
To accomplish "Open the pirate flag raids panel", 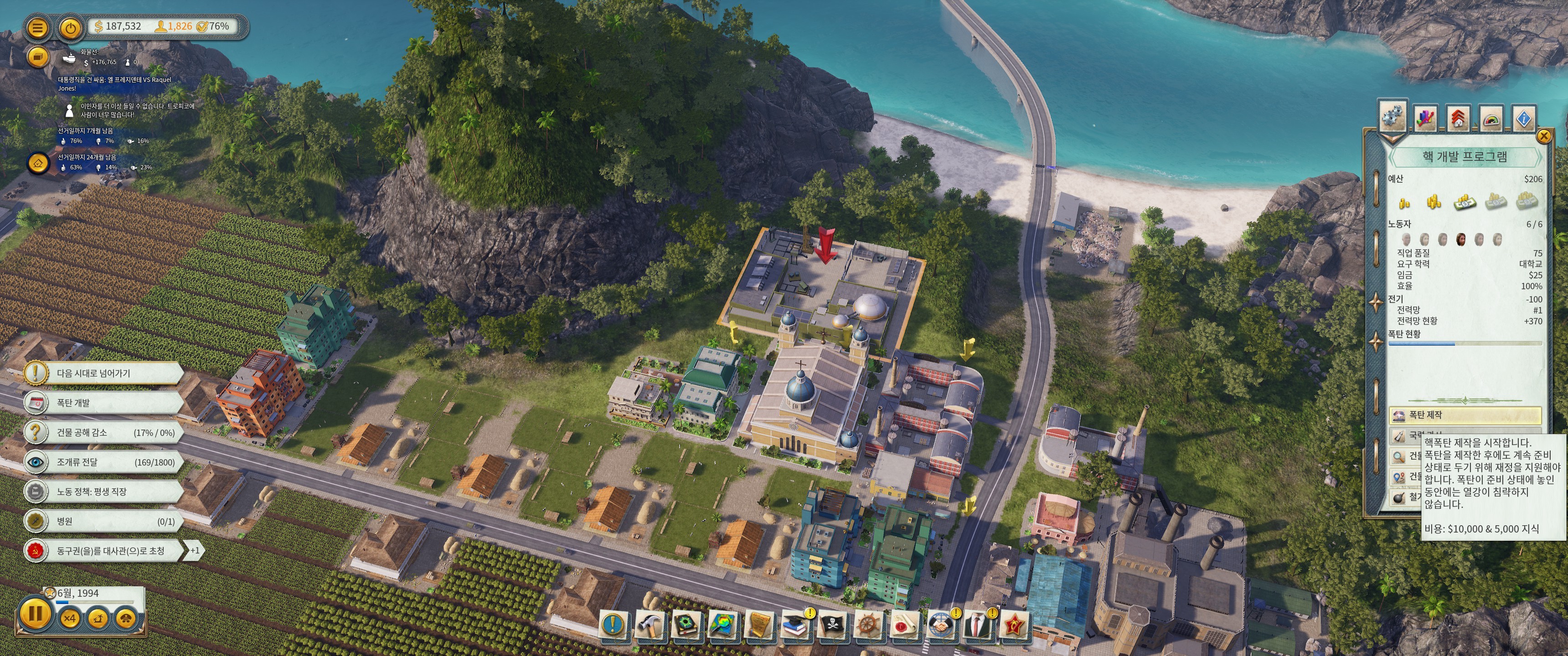I will [831, 625].
